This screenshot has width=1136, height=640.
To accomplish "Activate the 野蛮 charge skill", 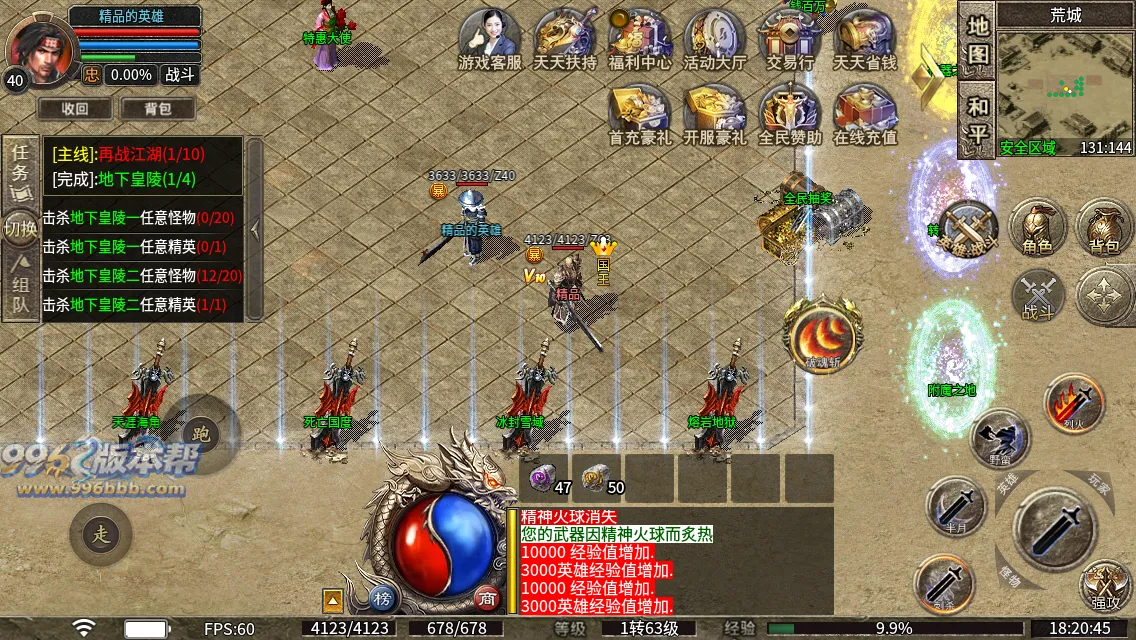I will [x=1000, y=437].
